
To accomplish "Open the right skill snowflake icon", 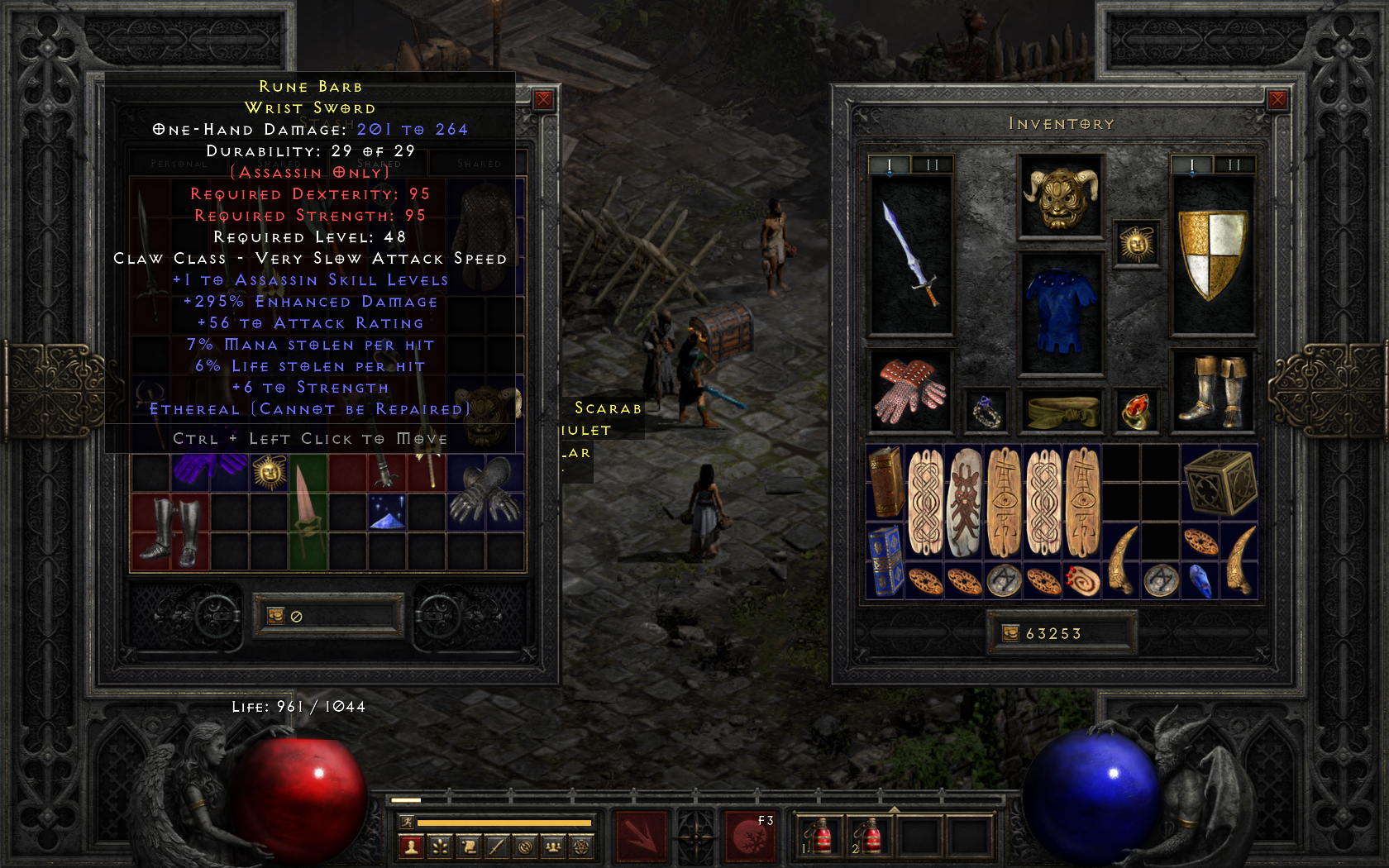I will [749, 837].
